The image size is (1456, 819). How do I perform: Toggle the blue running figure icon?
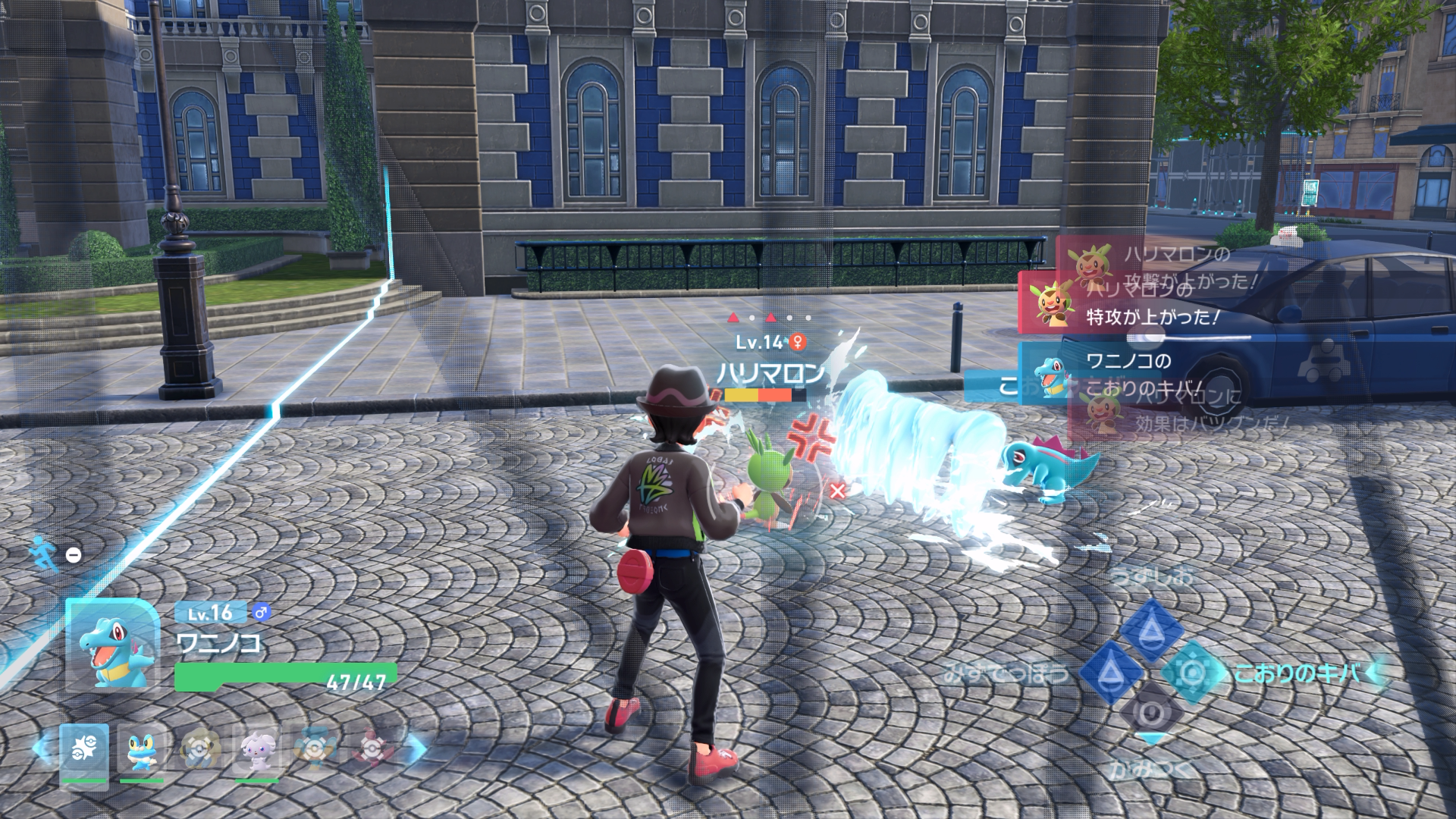pos(44,554)
